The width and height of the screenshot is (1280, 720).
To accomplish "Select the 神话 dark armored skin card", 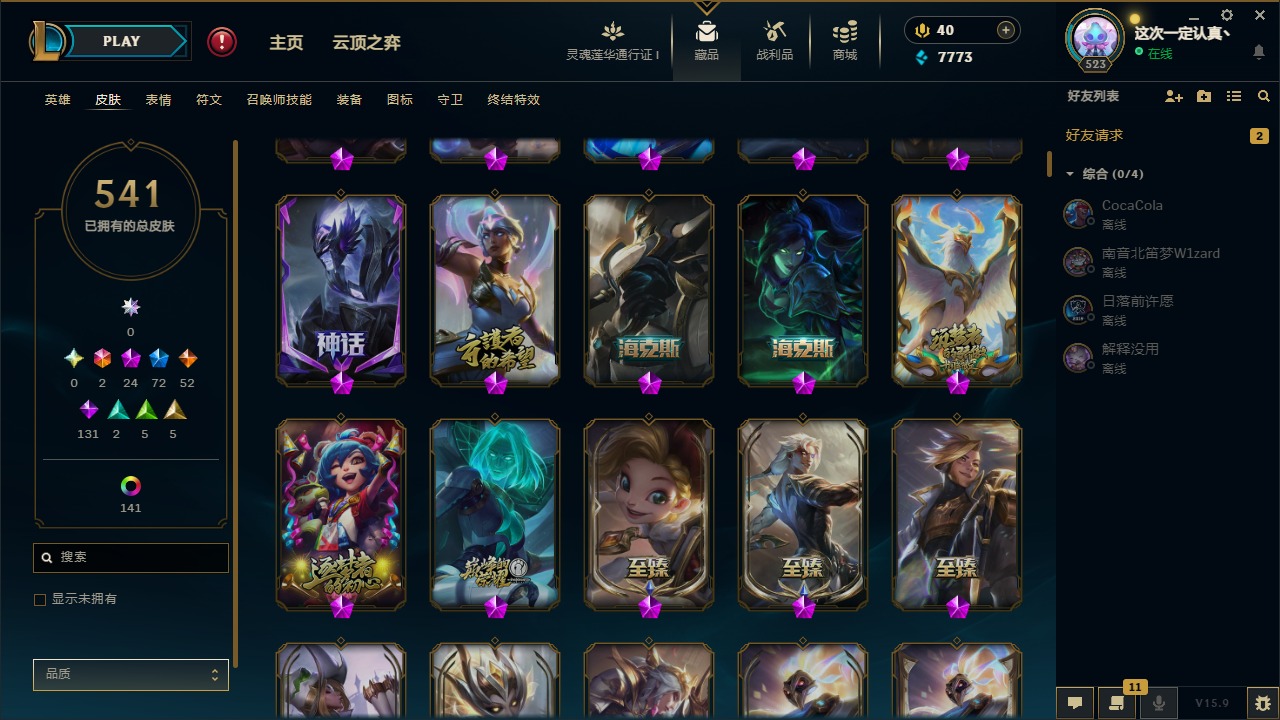I will (341, 290).
